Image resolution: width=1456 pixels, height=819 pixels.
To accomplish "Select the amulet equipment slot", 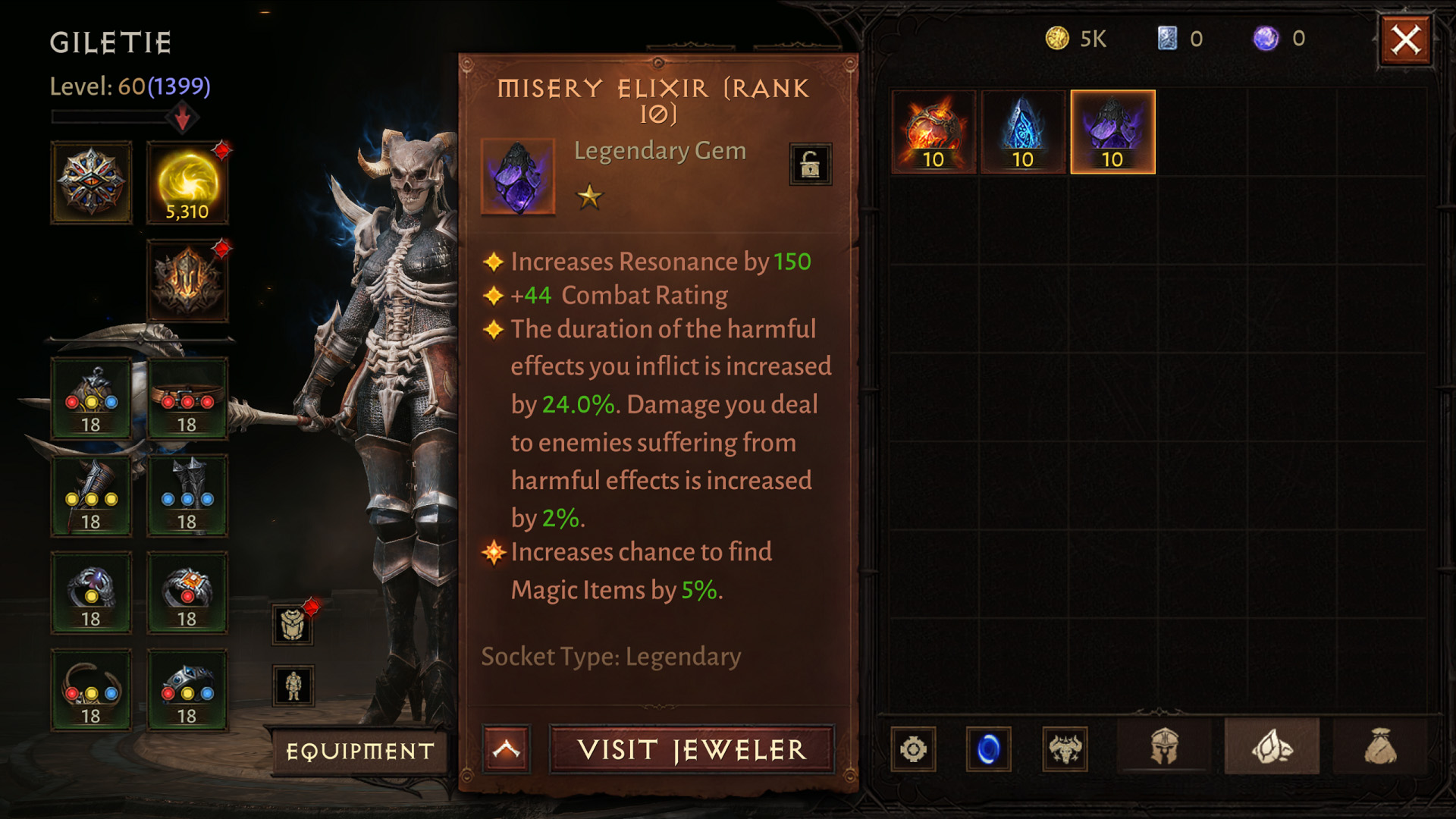I will click(x=91, y=398).
